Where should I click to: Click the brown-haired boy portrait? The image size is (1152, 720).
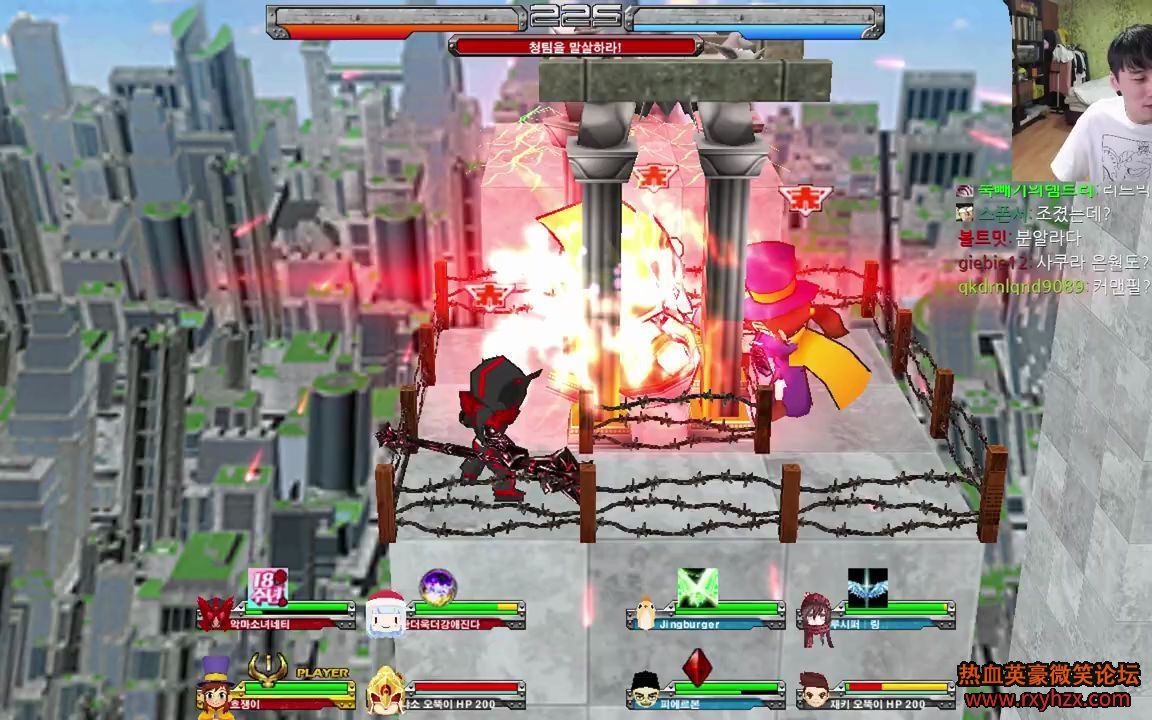tap(815, 690)
